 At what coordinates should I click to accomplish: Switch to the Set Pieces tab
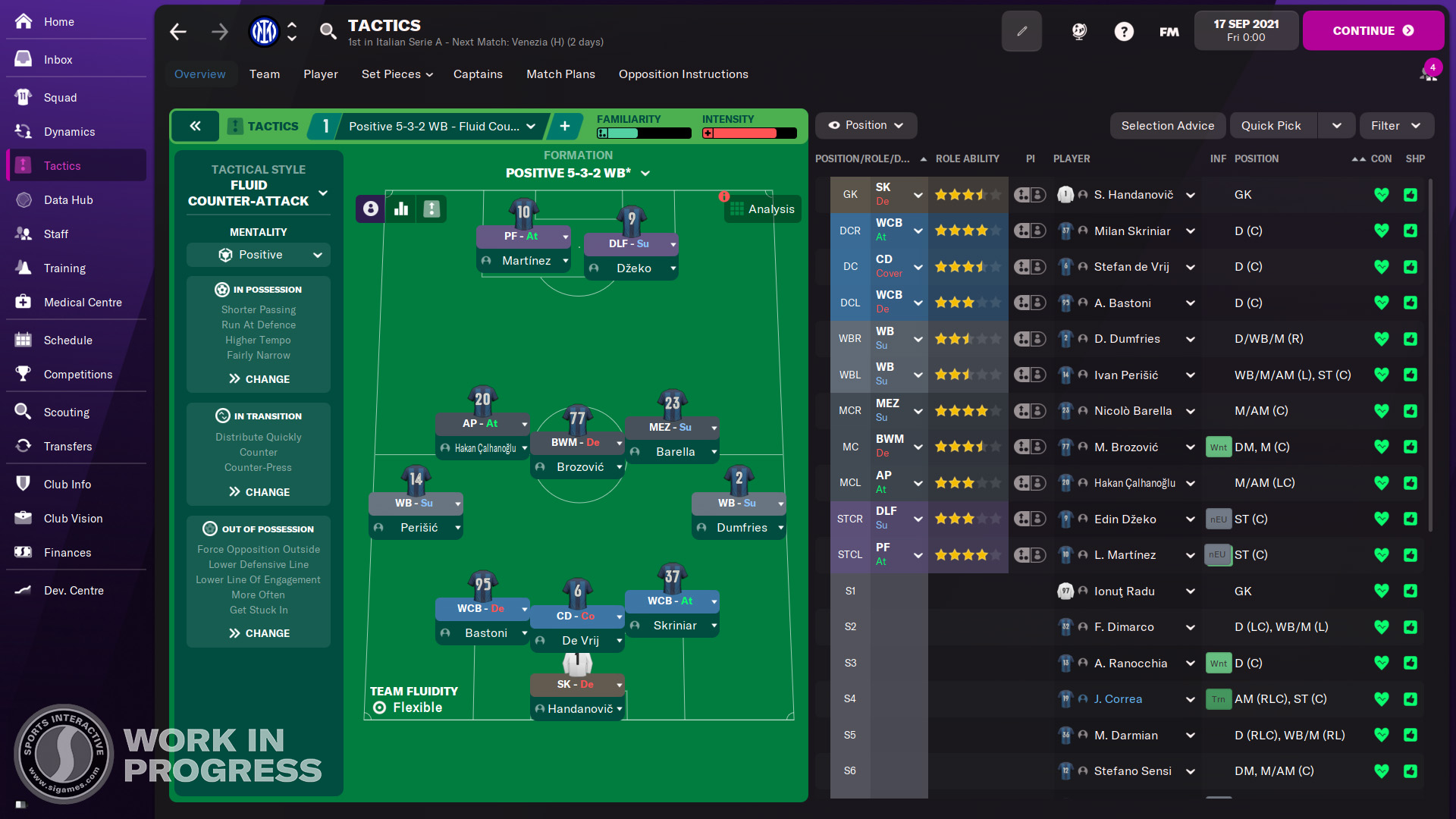[x=397, y=74]
